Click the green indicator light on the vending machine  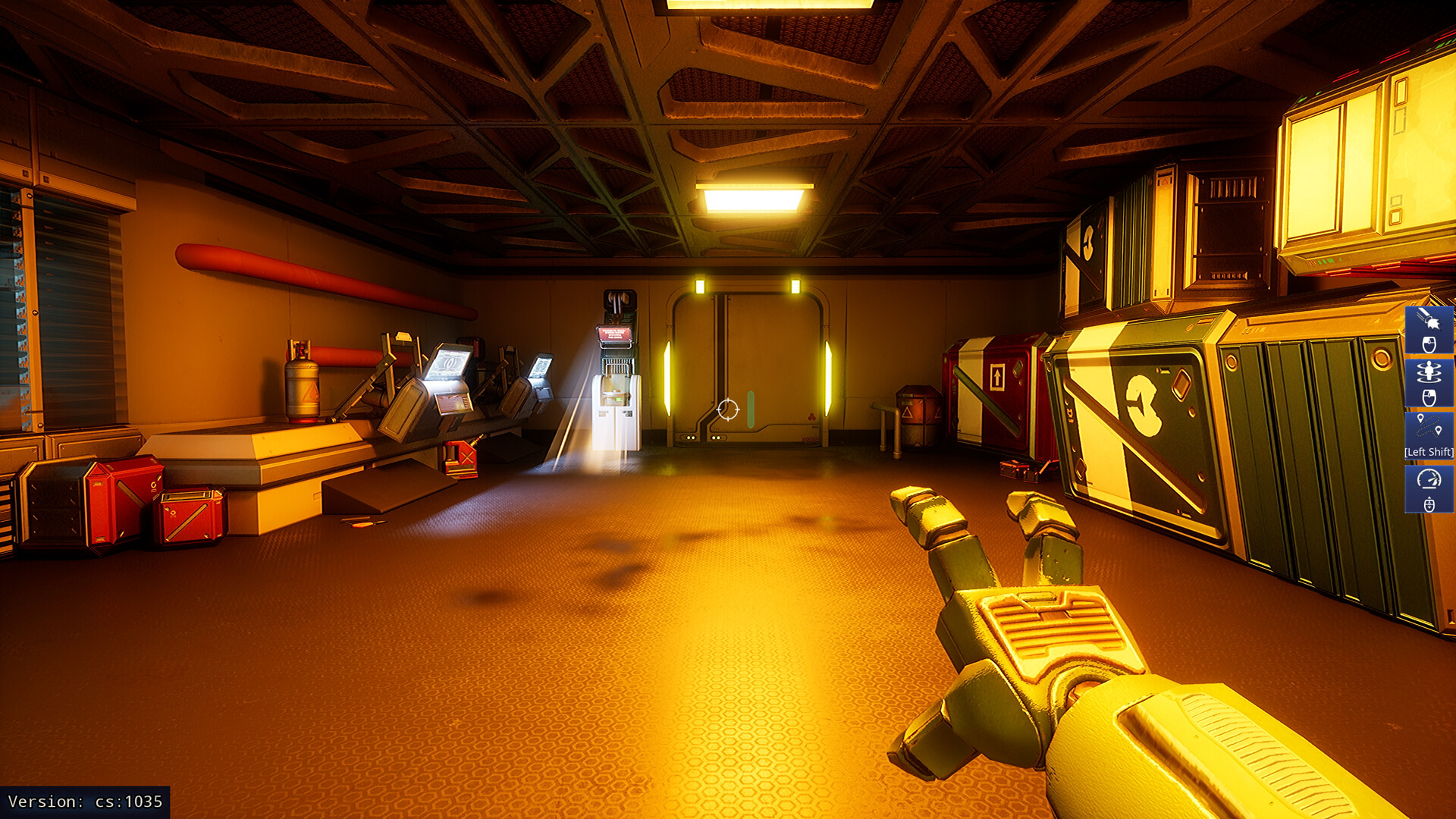pyautogui.click(x=618, y=398)
